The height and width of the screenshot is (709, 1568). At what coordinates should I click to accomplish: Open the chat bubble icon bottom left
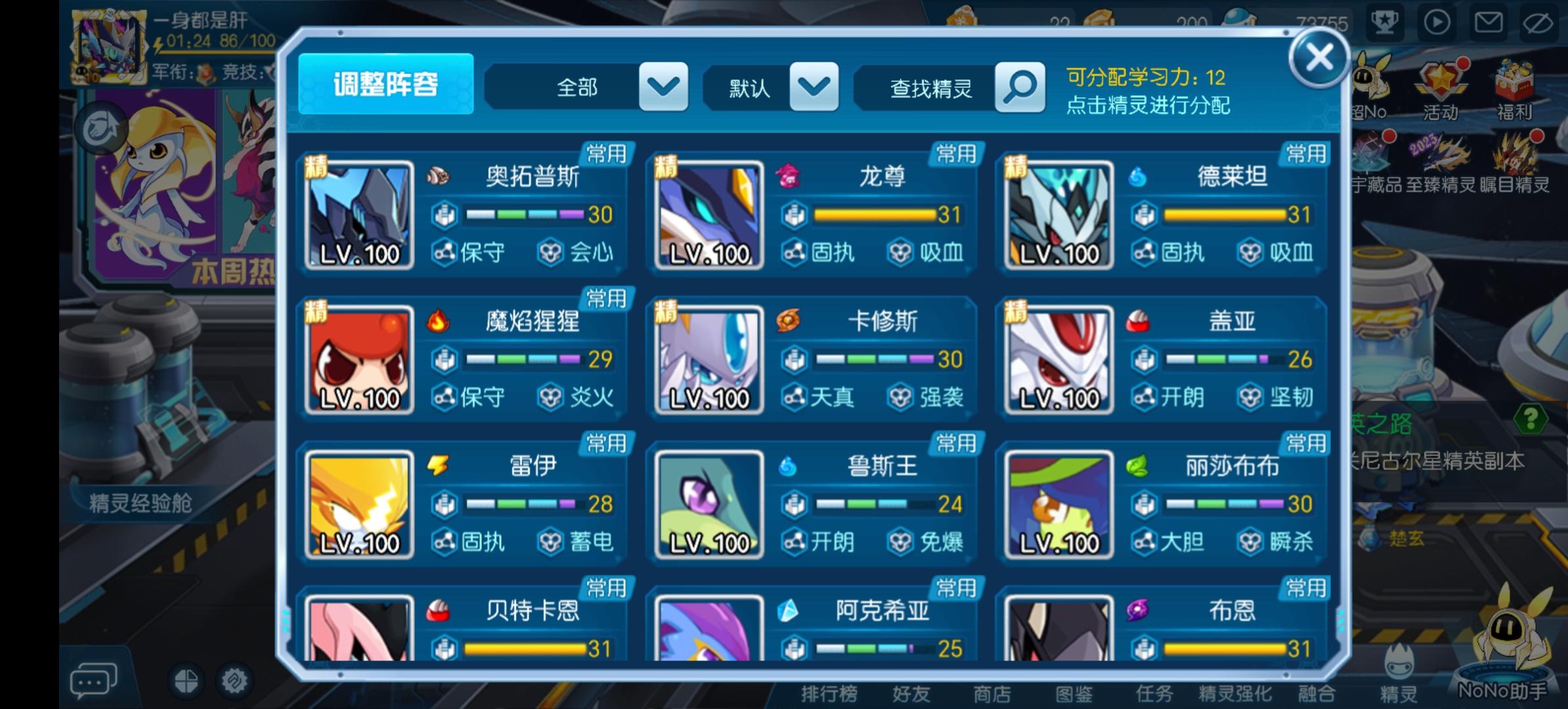click(92, 679)
